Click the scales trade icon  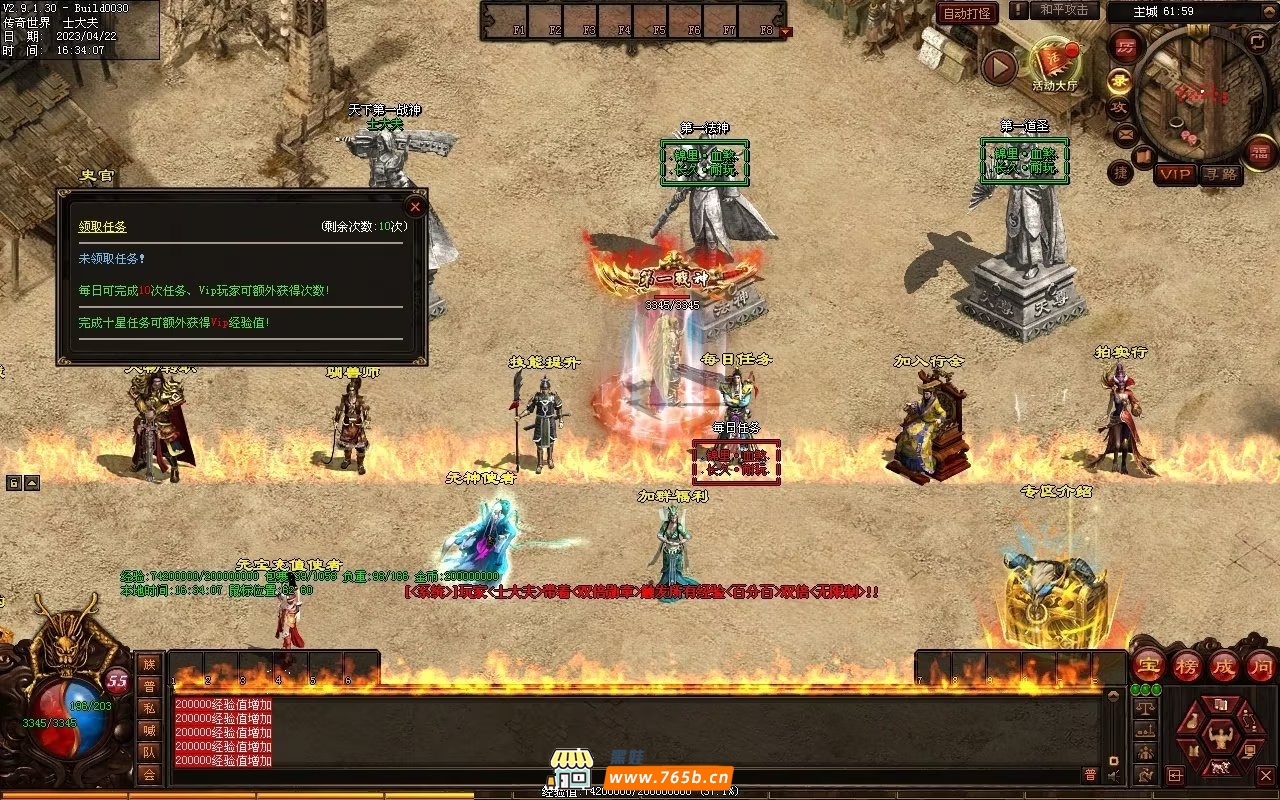[1146, 707]
